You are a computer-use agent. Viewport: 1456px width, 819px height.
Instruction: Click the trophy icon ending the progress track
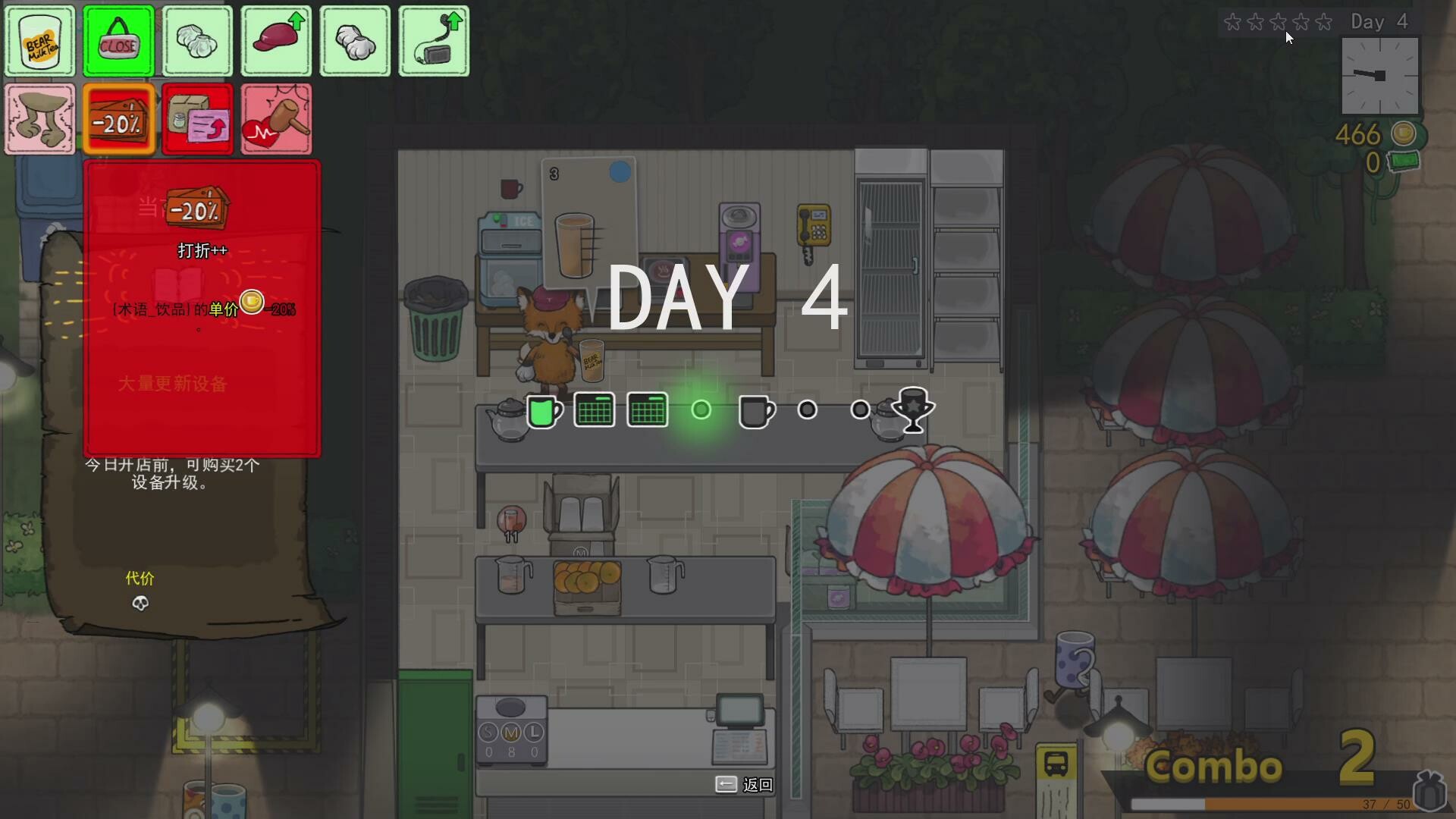[912, 409]
